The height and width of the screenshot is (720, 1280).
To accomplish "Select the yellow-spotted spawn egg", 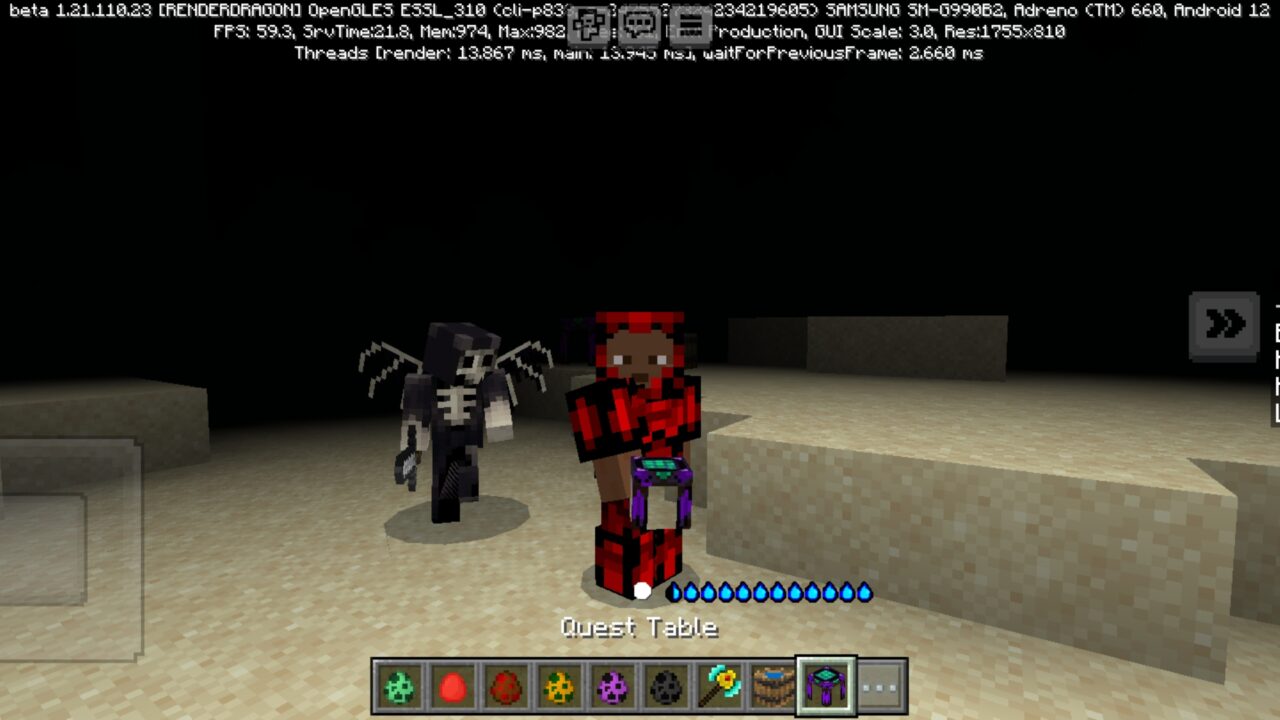I will coord(558,685).
